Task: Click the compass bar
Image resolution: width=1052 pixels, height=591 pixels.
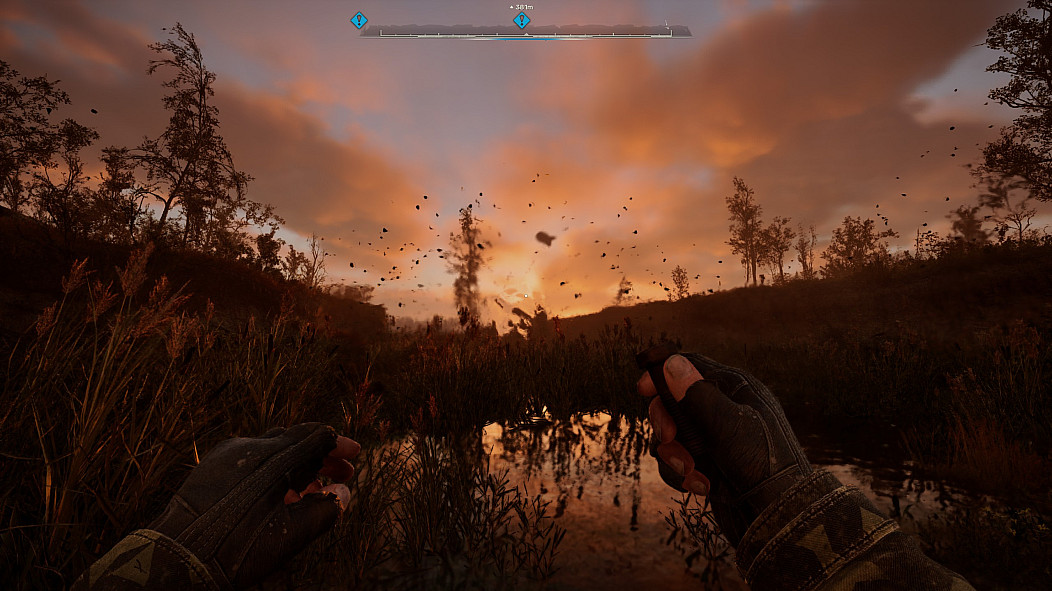Action: tap(600, 31)
